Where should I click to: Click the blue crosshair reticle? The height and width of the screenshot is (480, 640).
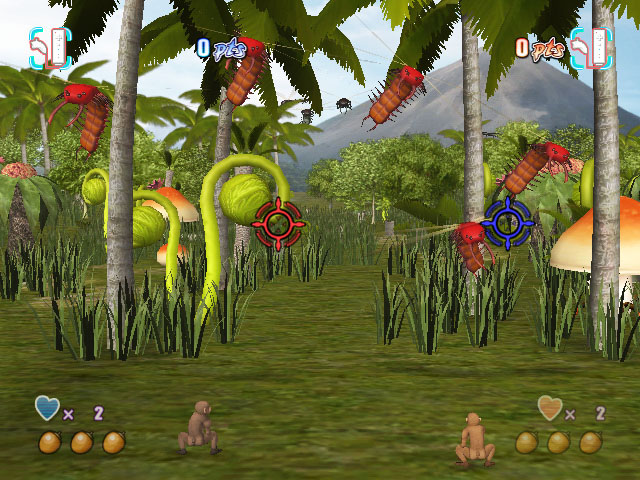pyautogui.click(x=507, y=222)
